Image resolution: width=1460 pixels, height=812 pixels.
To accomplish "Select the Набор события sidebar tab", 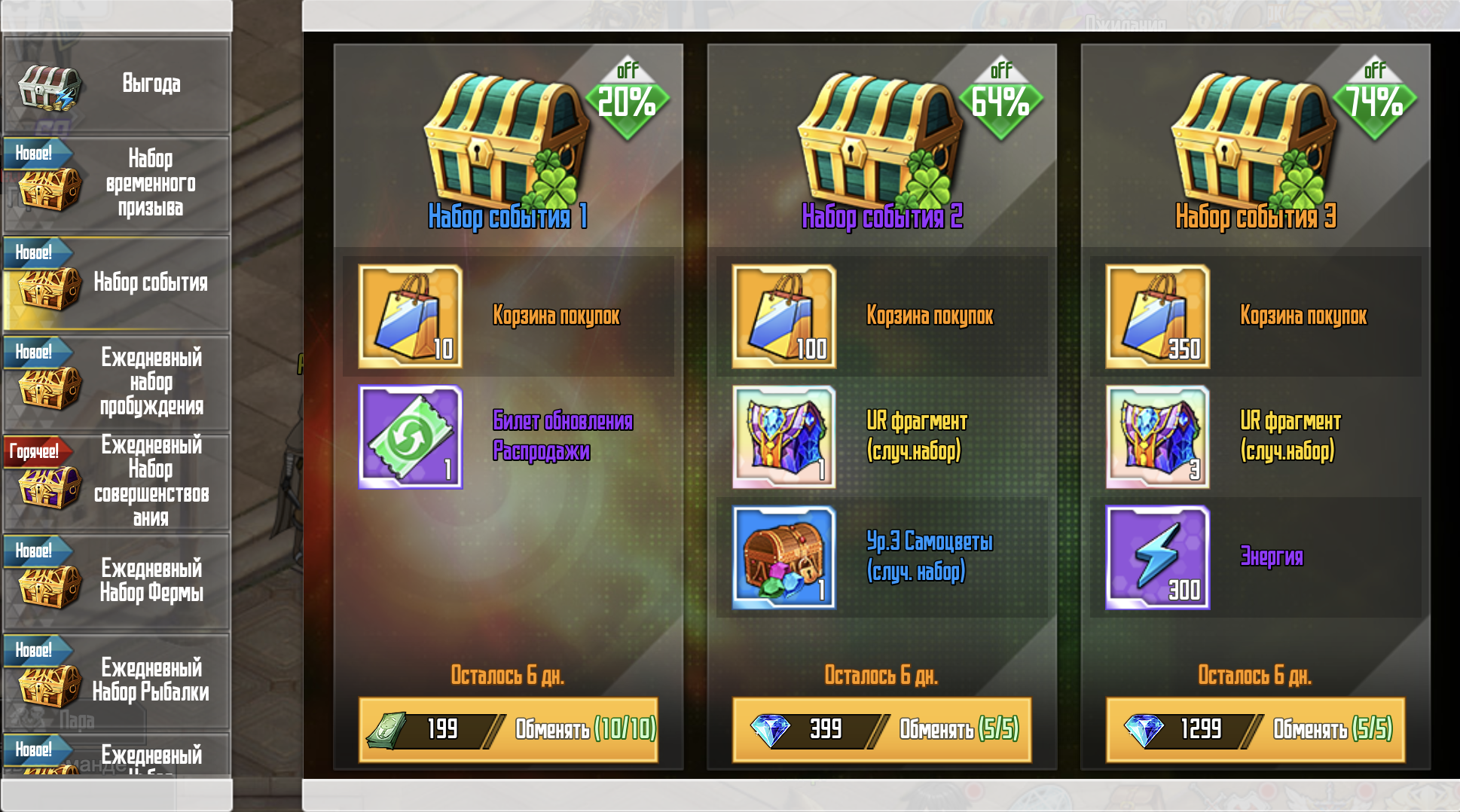I will [117, 283].
